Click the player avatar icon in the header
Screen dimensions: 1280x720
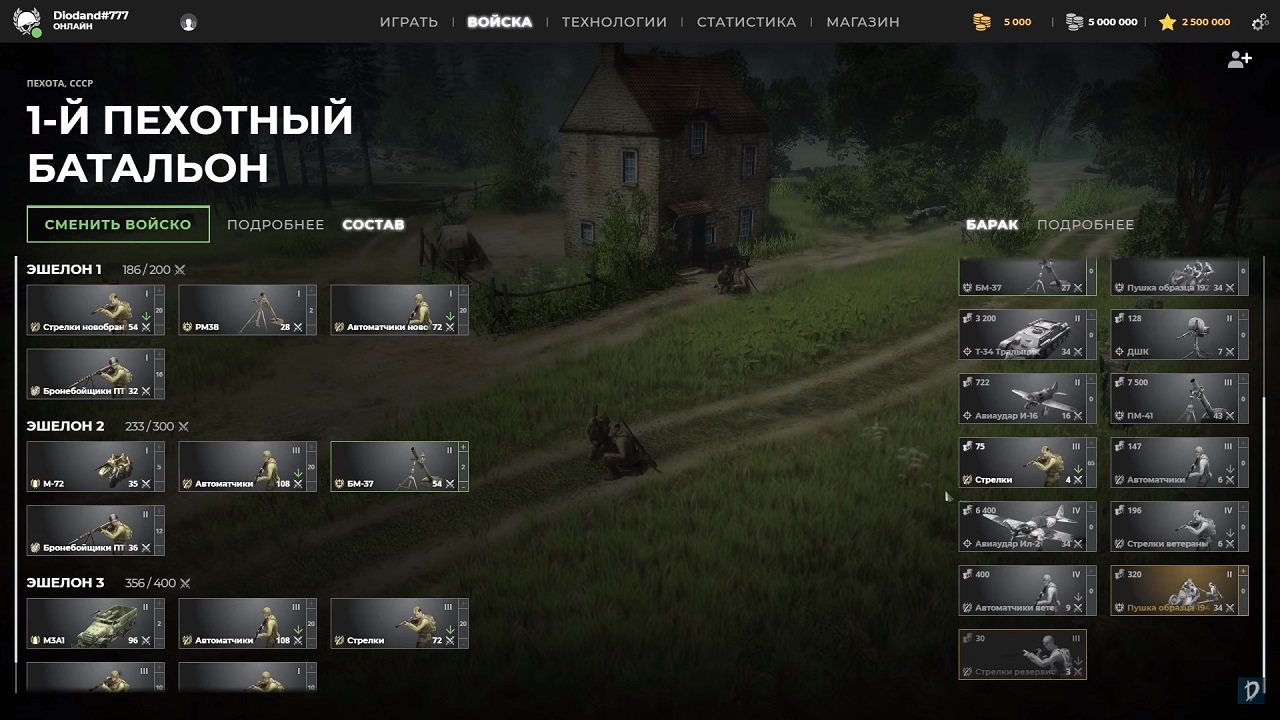[x=189, y=22]
